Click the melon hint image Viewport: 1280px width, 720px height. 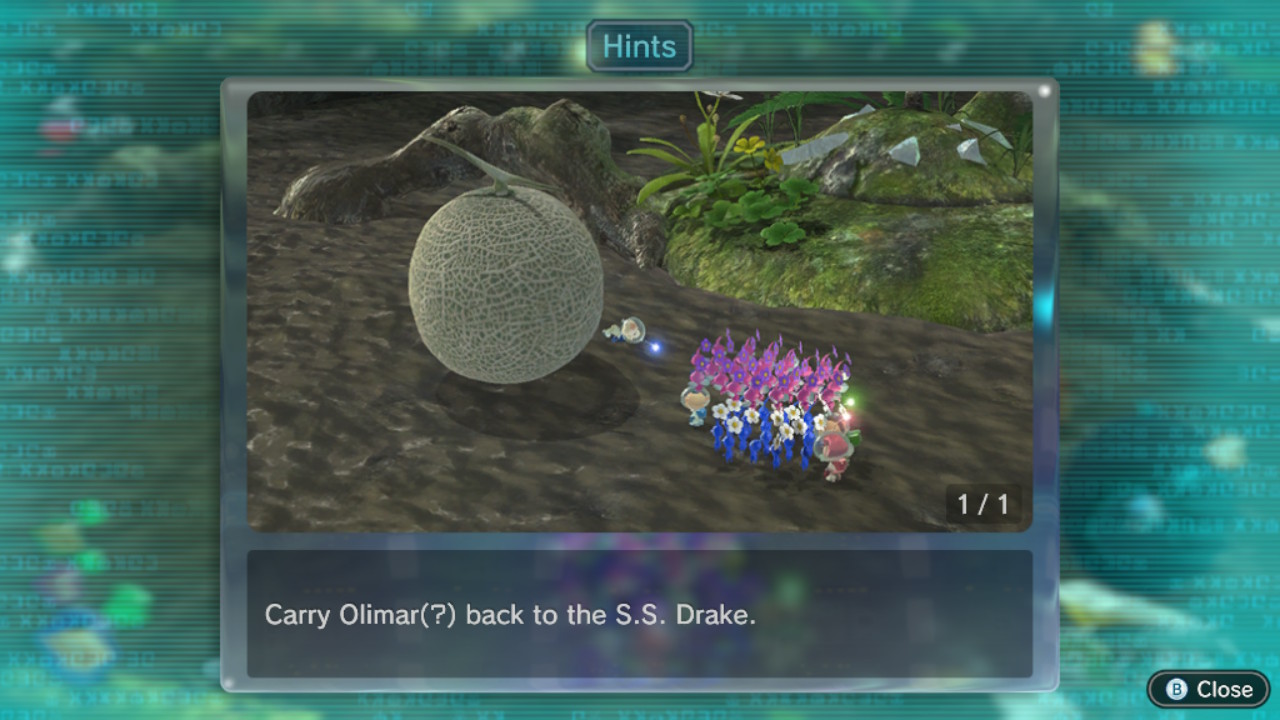pyautogui.click(x=639, y=311)
